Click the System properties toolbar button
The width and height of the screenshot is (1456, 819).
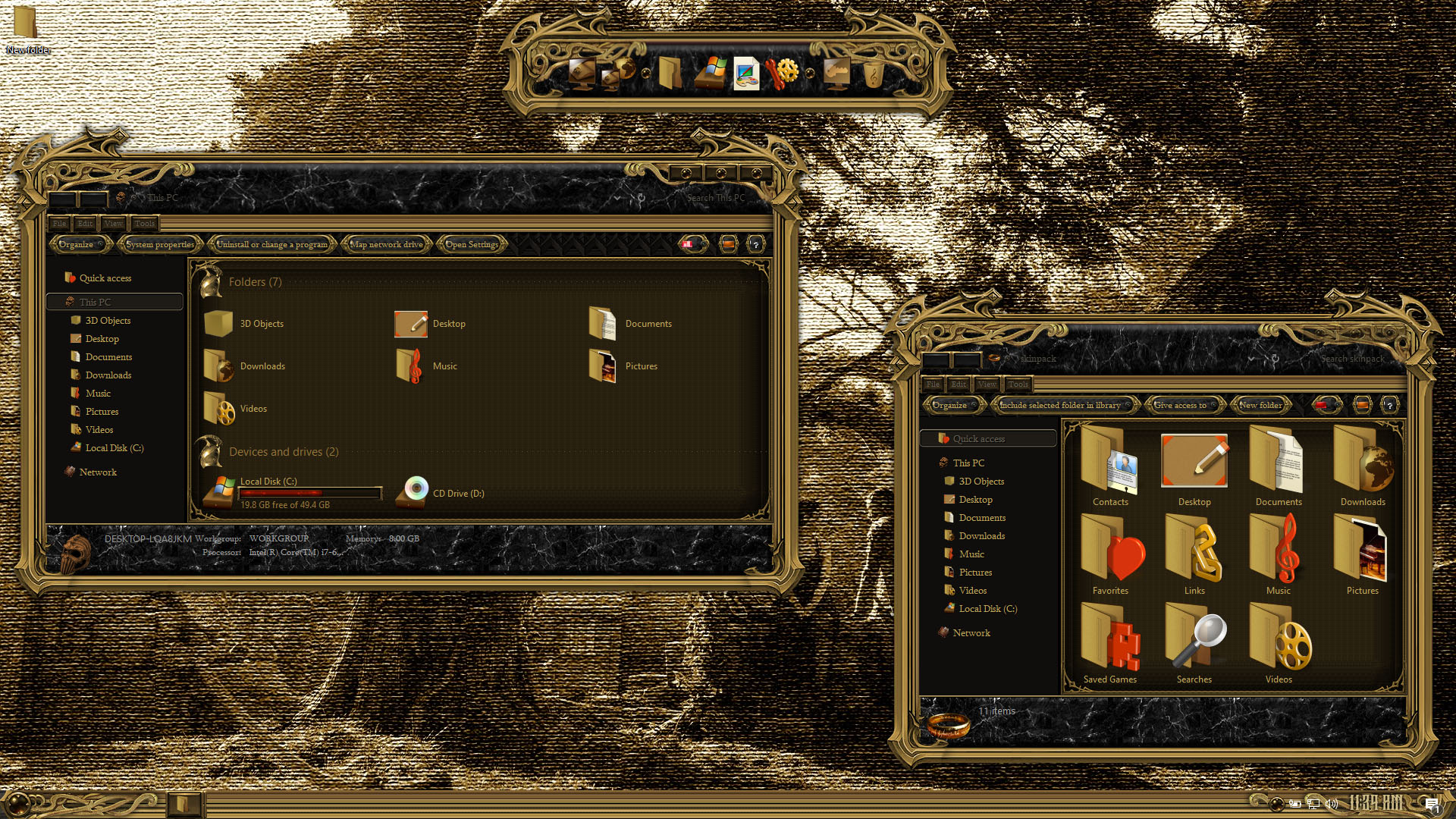click(160, 244)
